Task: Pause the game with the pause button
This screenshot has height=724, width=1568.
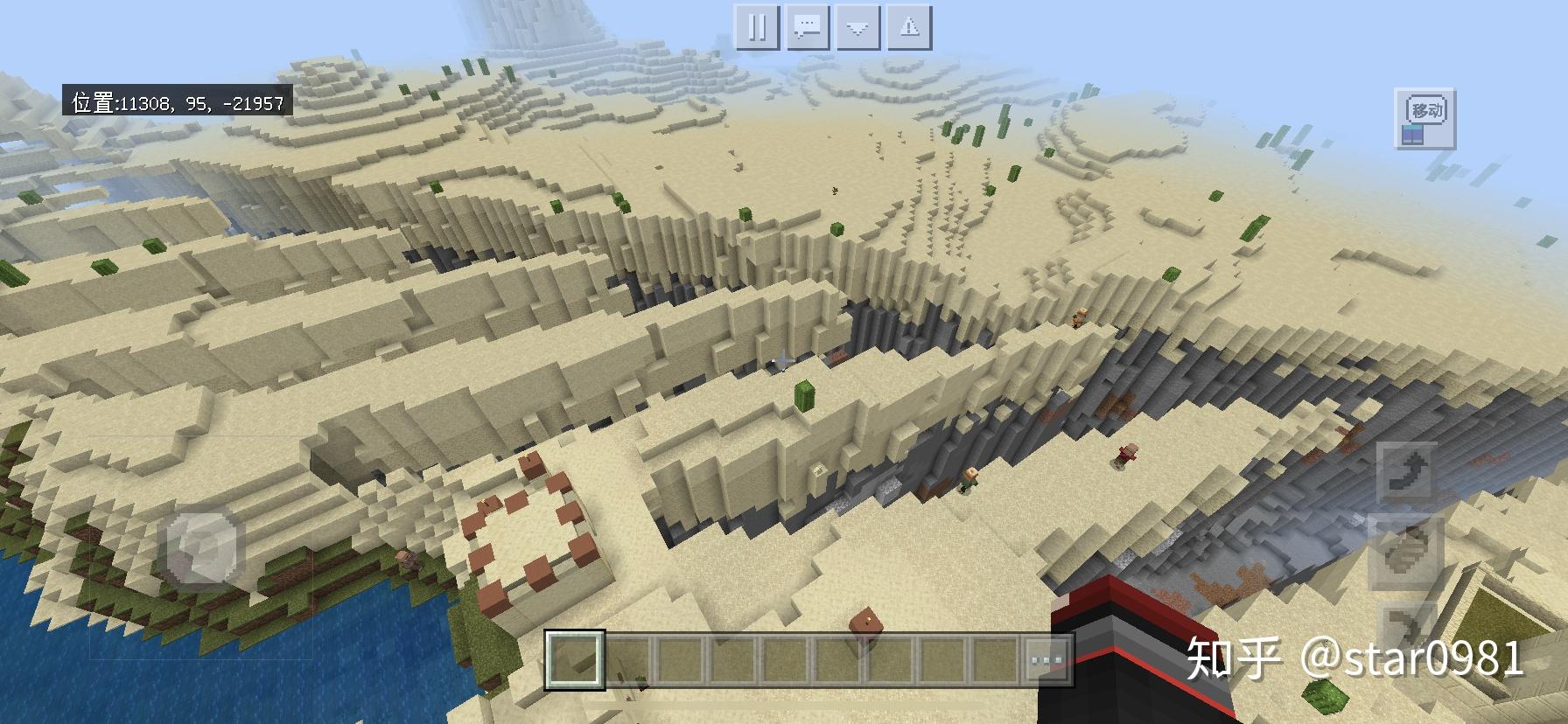Action: tap(757, 28)
